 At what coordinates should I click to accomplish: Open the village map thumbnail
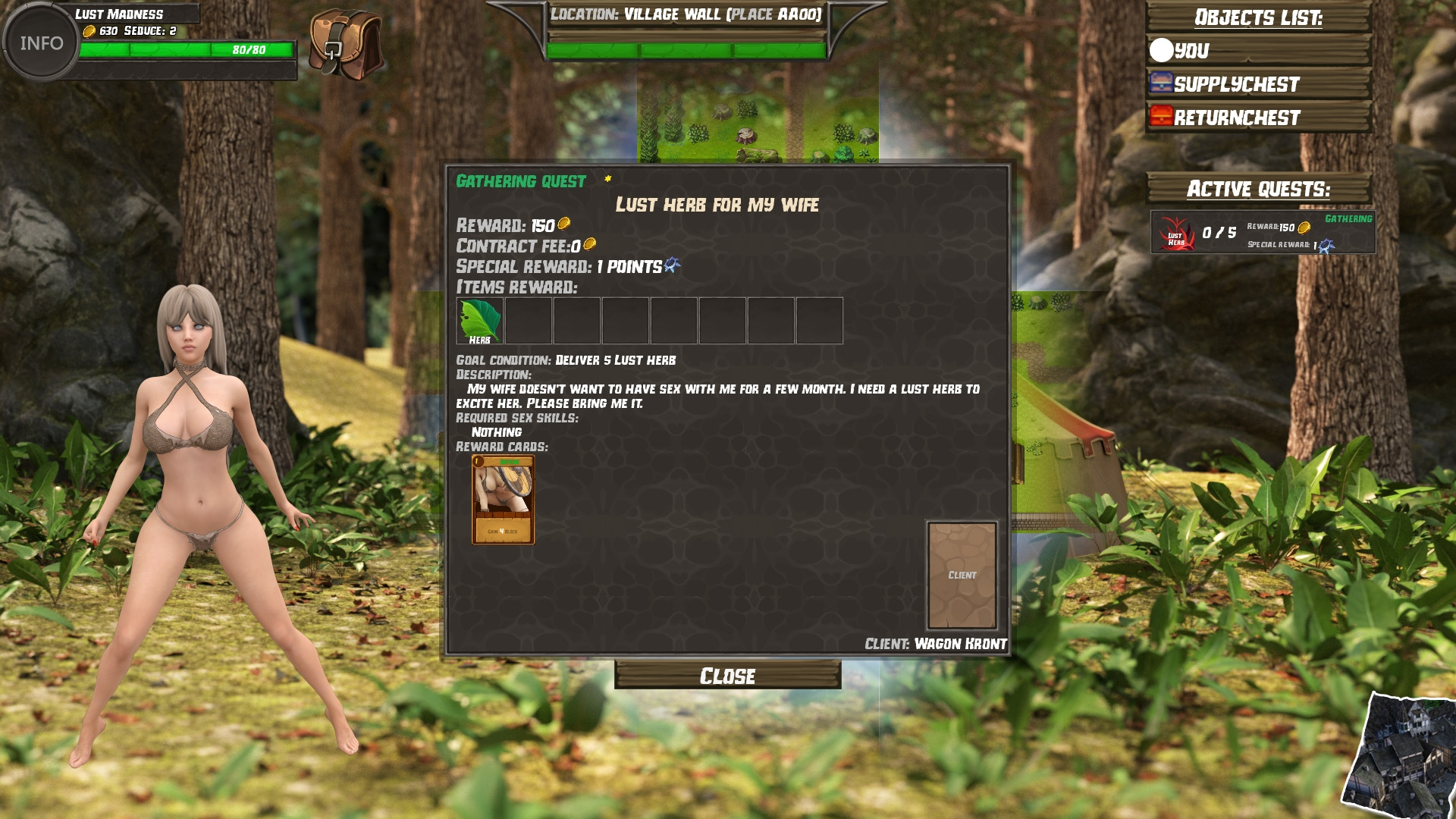(1403, 758)
